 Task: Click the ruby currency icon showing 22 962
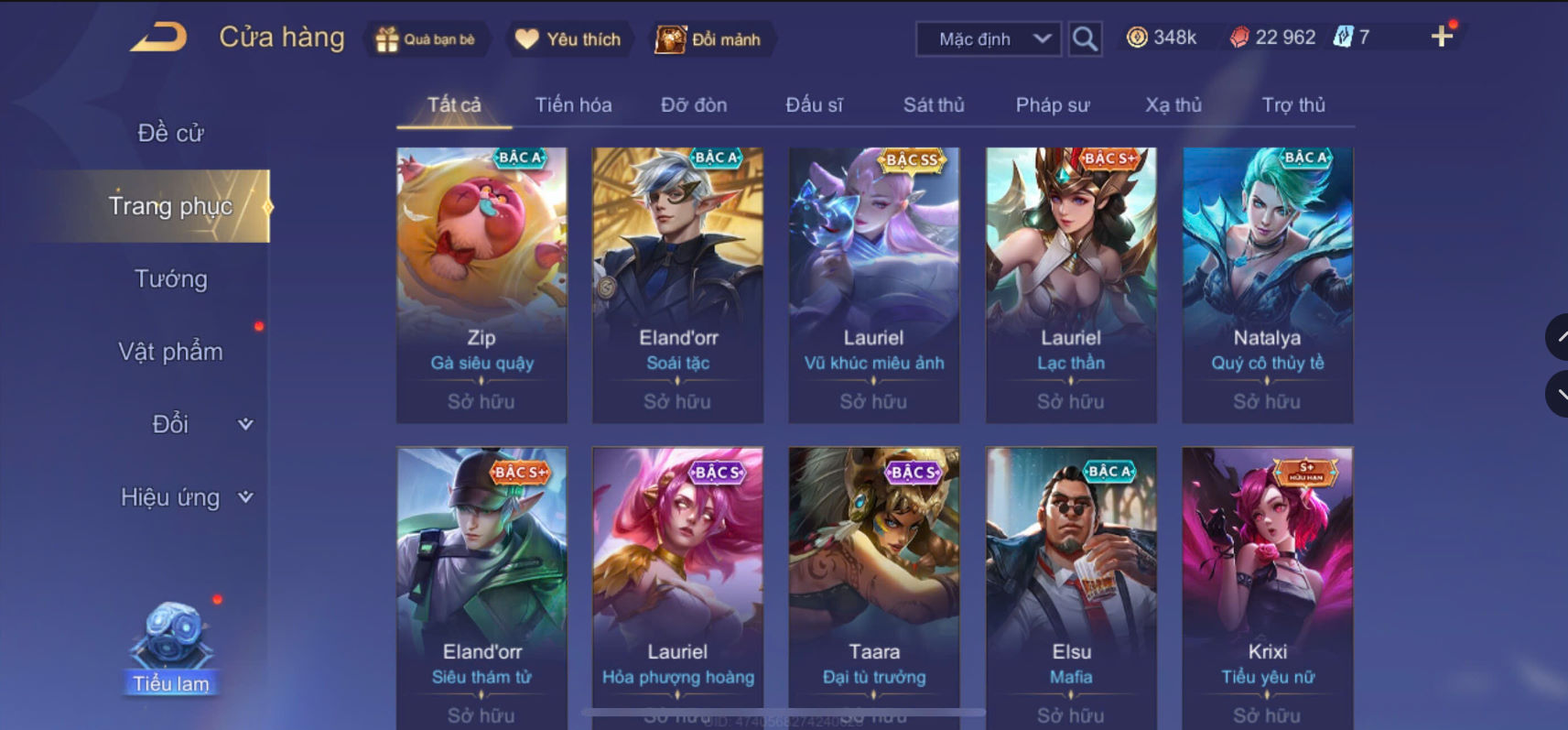point(1238,37)
